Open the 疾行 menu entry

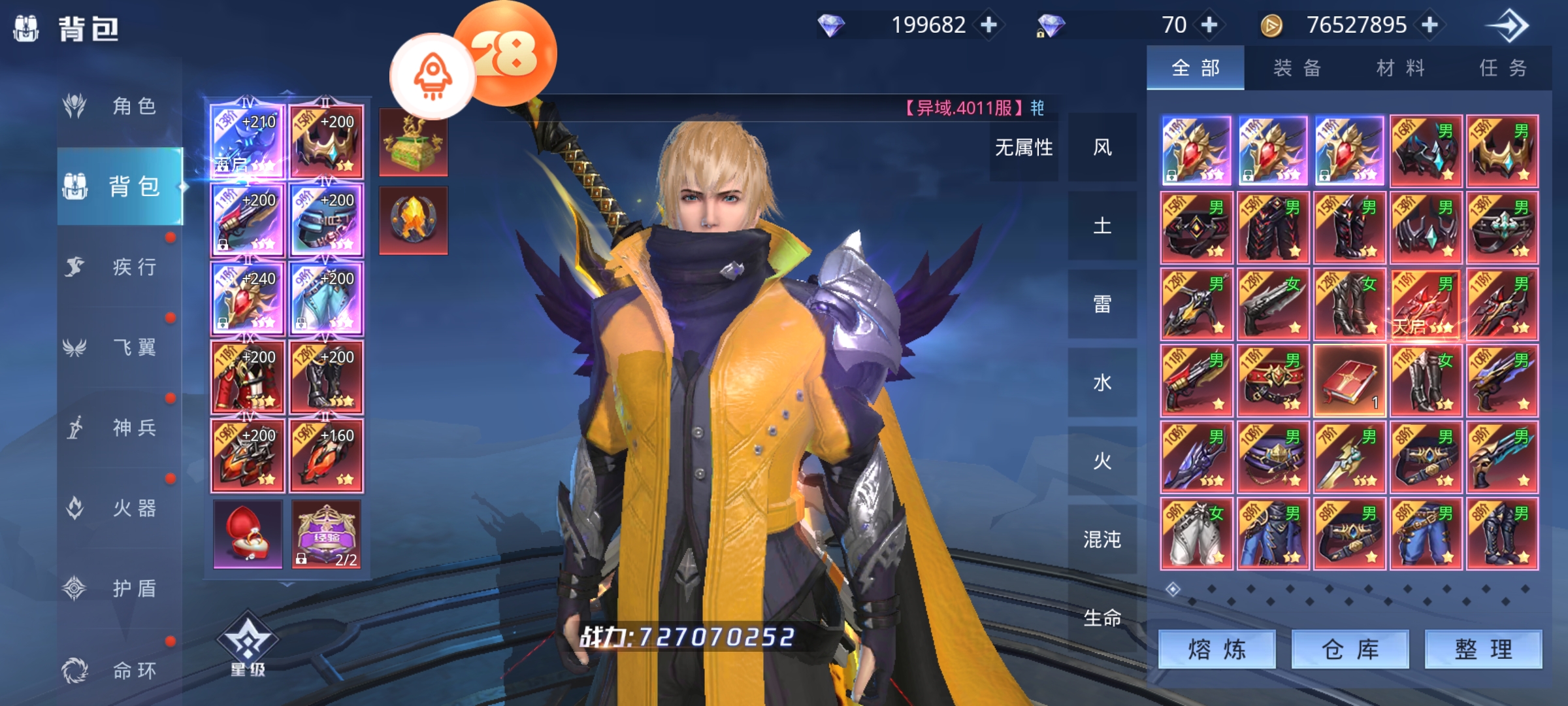tap(120, 267)
